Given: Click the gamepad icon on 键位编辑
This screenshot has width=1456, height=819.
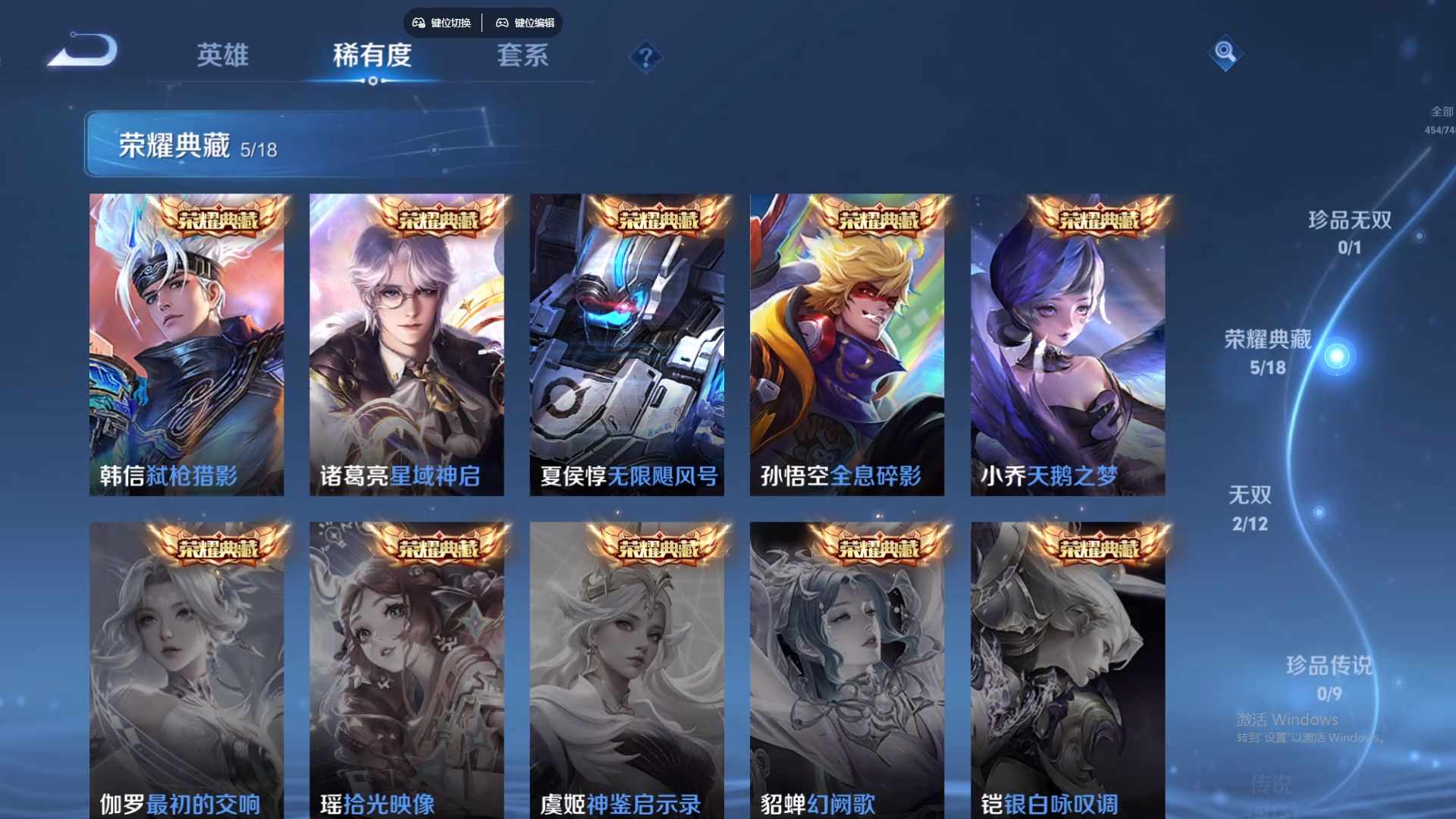Looking at the screenshot, I should coord(503,23).
